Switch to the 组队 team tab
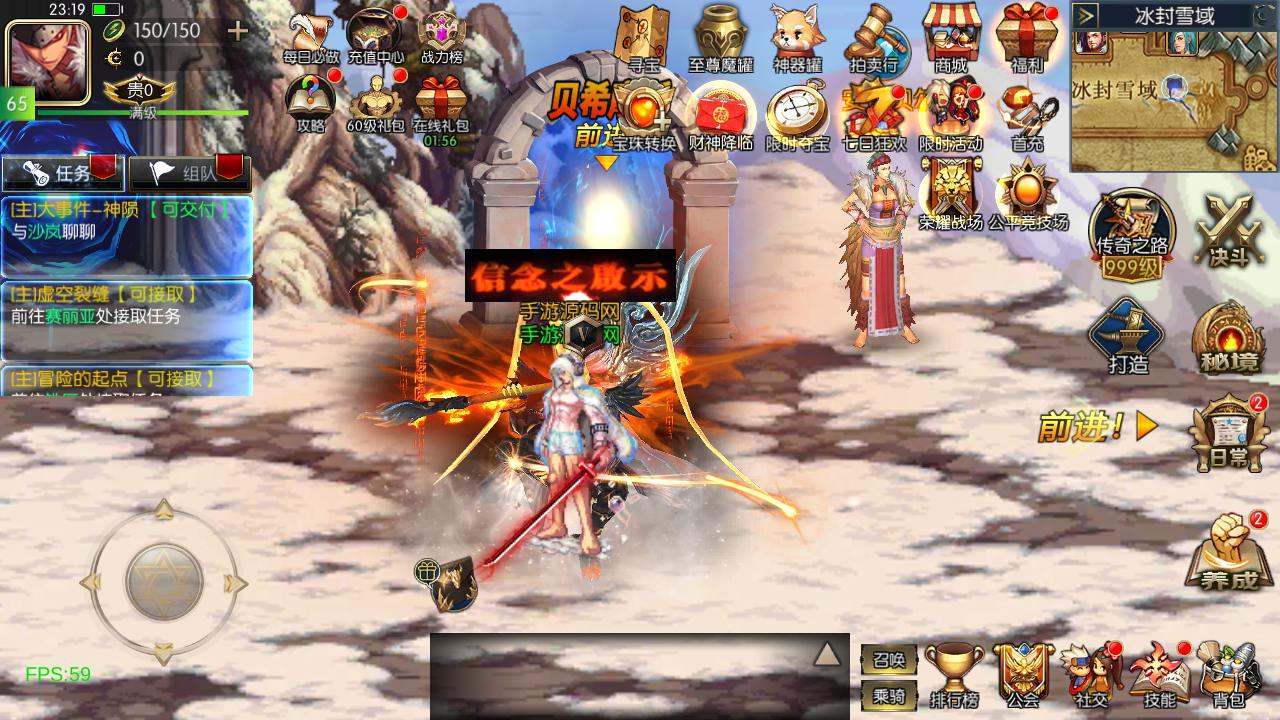Viewport: 1280px width, 720px height. [x=187, y=173]
